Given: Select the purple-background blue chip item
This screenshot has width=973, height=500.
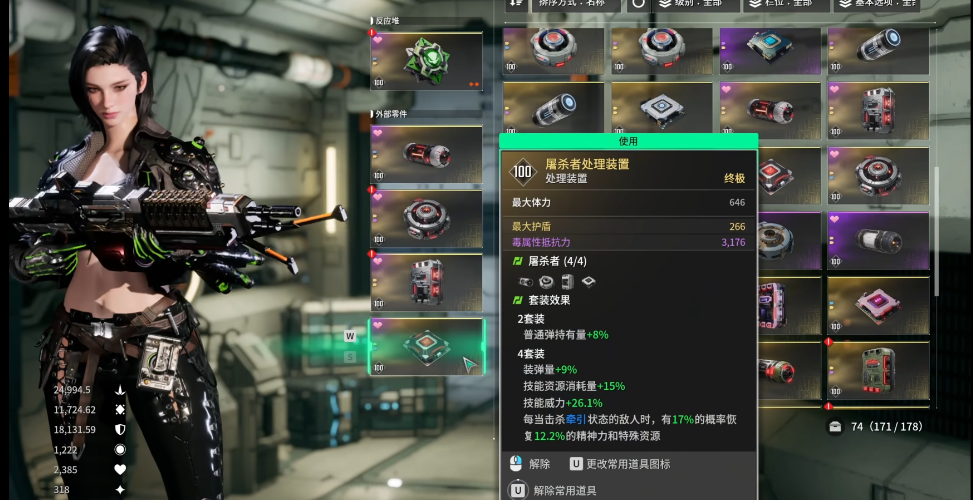Looking at the screenshot, I should pyautogui.click(x=768, y=50).
